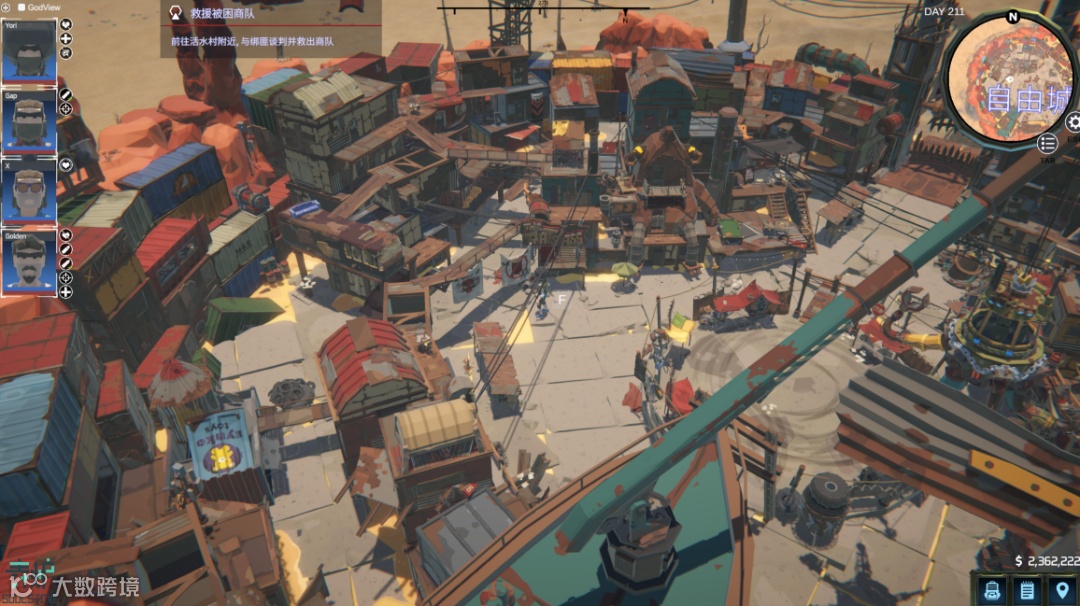Select Yori's character portrait
Viewport: 1080px width, 606px height.
coord(29,52)
